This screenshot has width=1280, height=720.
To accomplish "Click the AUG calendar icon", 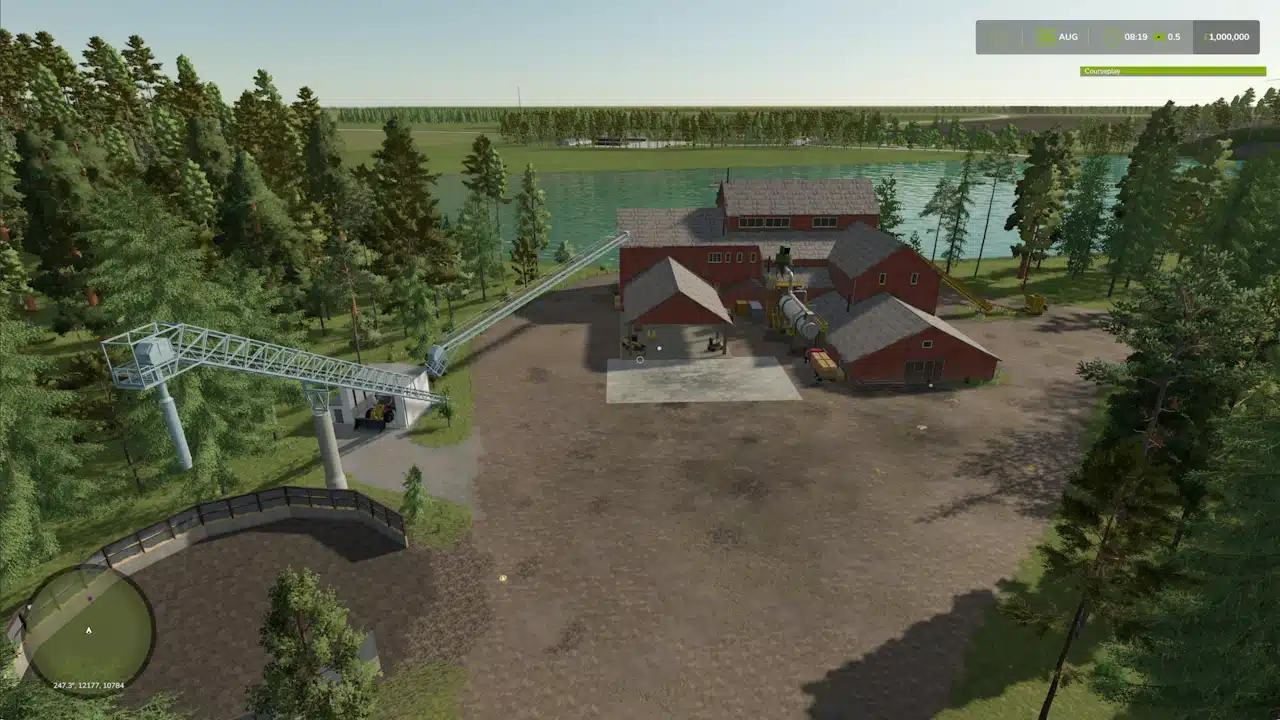I will (1045, 37).
